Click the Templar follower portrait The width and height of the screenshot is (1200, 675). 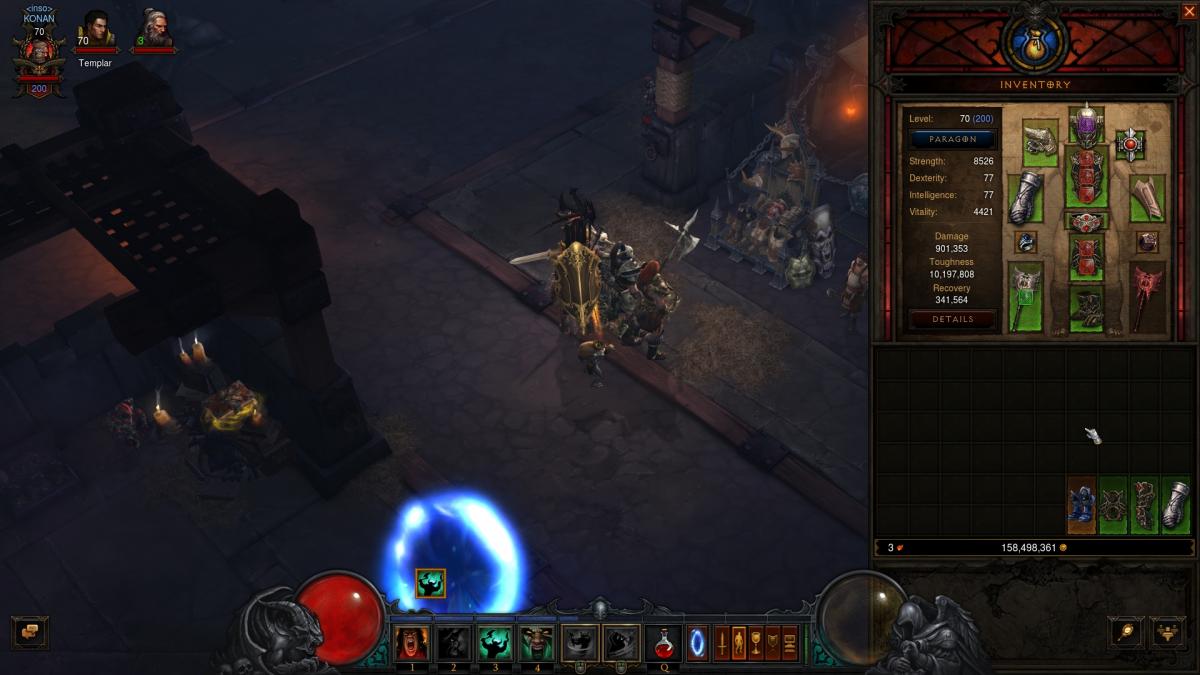point(96,32)
